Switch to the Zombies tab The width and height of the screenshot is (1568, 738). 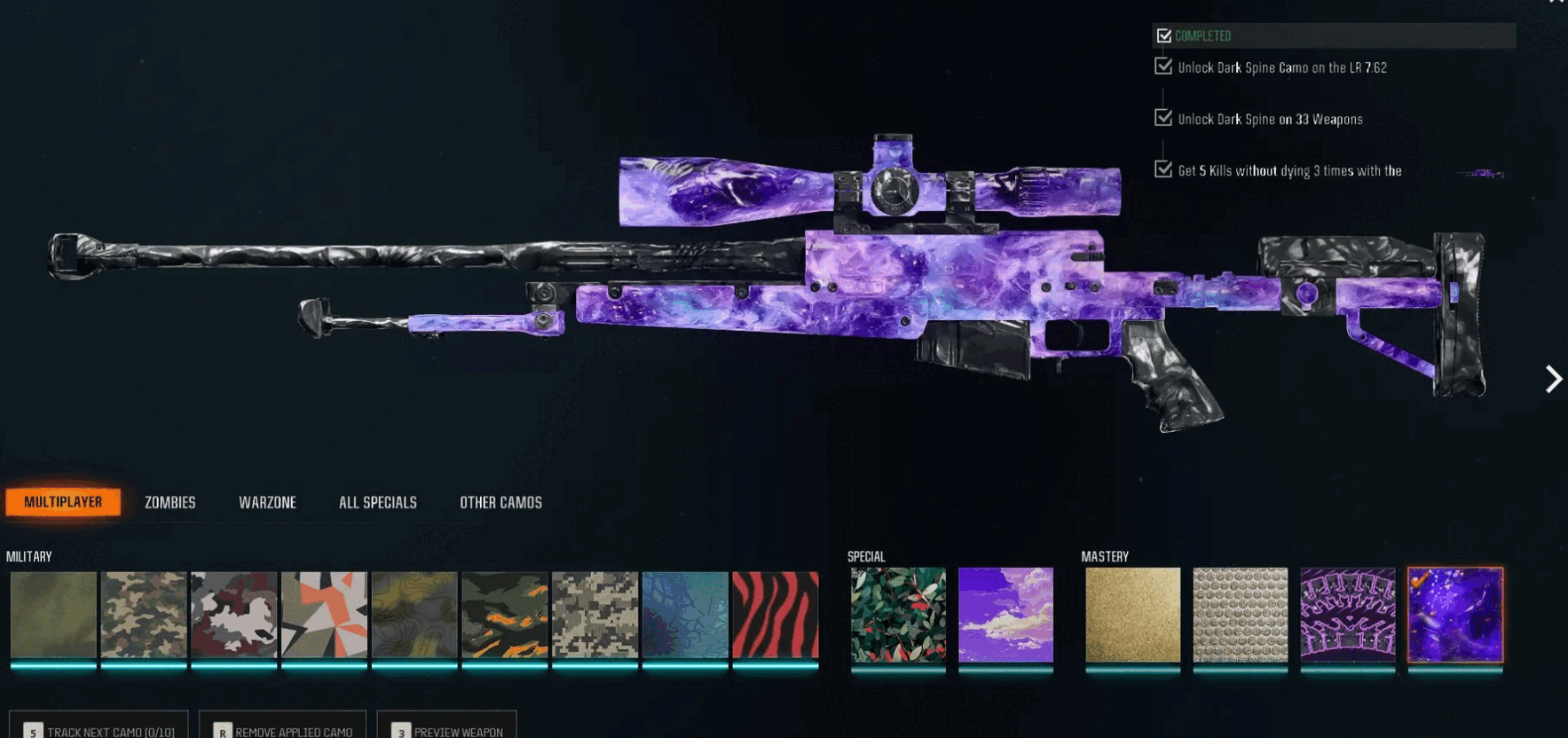click(x=169, y=502)
